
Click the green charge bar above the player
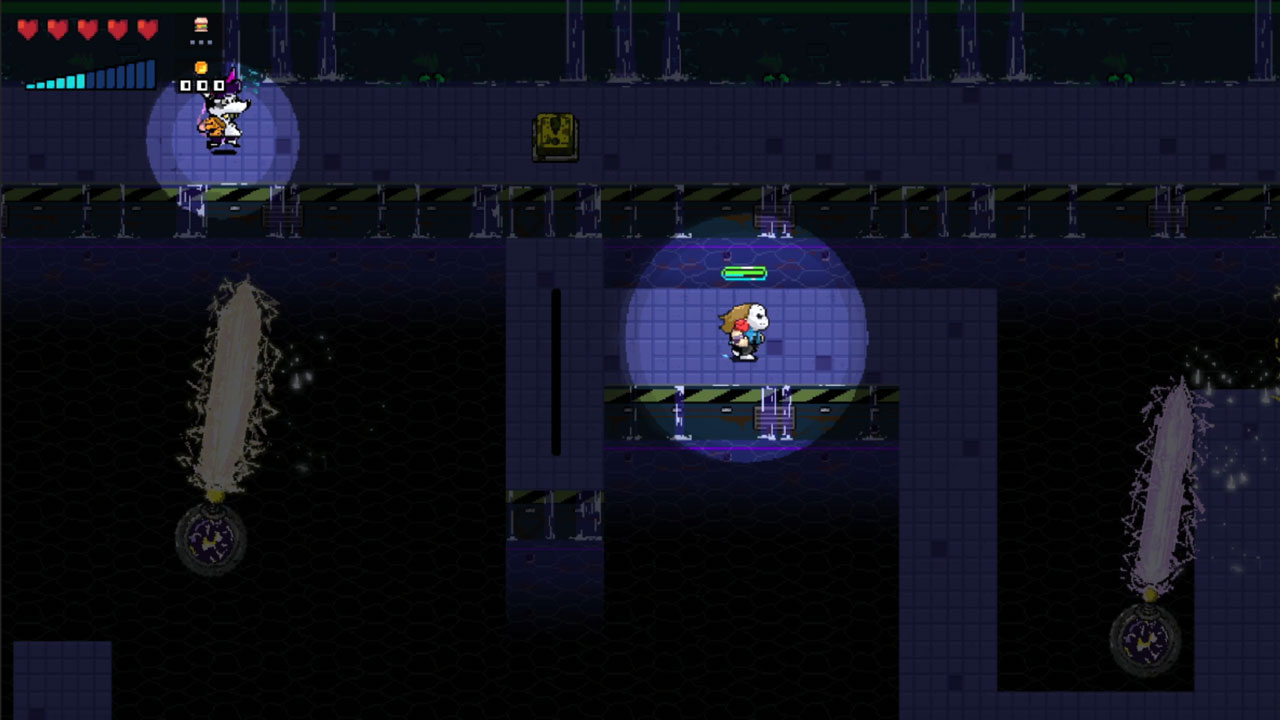[742, 272]
